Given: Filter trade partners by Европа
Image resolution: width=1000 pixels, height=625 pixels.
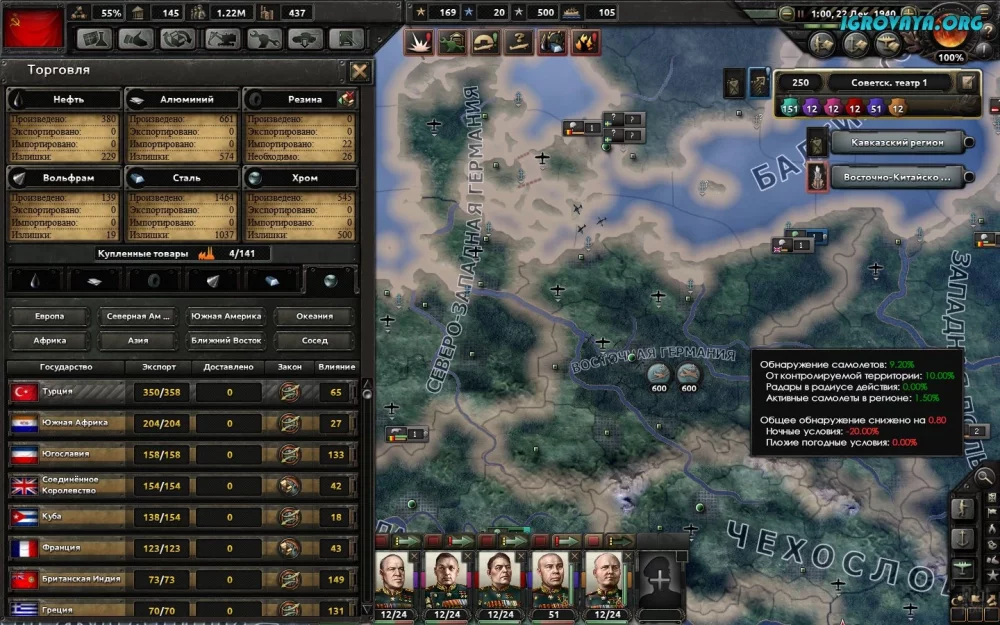Looking at the screenshot, I should (x=49, y=316).
